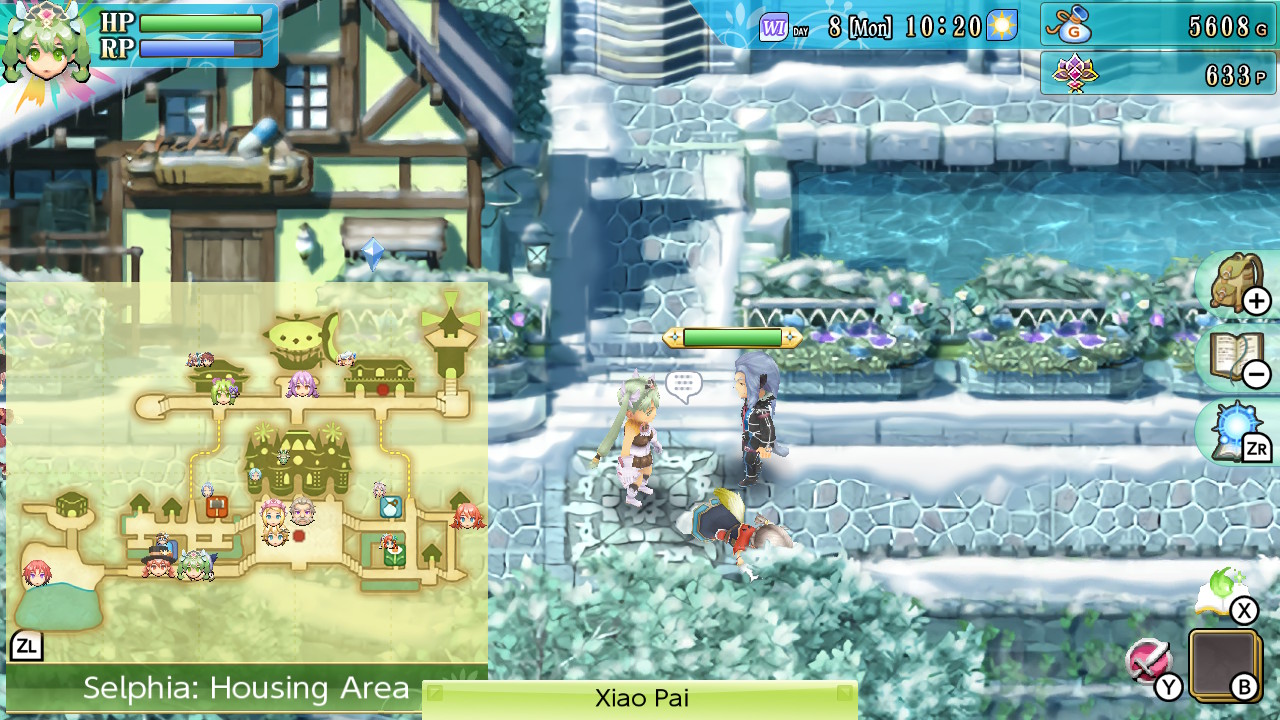Click the speech bubble above the character
This screenshot has width=1280, height=720.
(x=684, y=385)
